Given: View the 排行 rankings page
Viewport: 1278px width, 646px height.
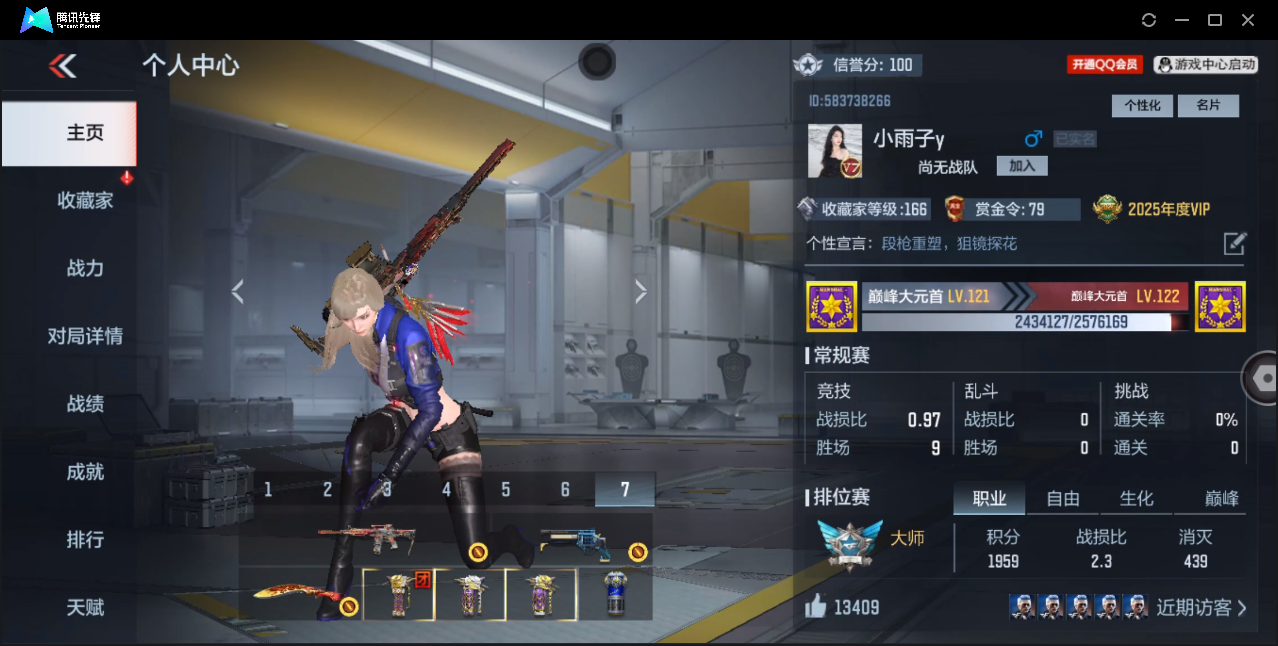Looking at the screenshot, I should 85,540.
